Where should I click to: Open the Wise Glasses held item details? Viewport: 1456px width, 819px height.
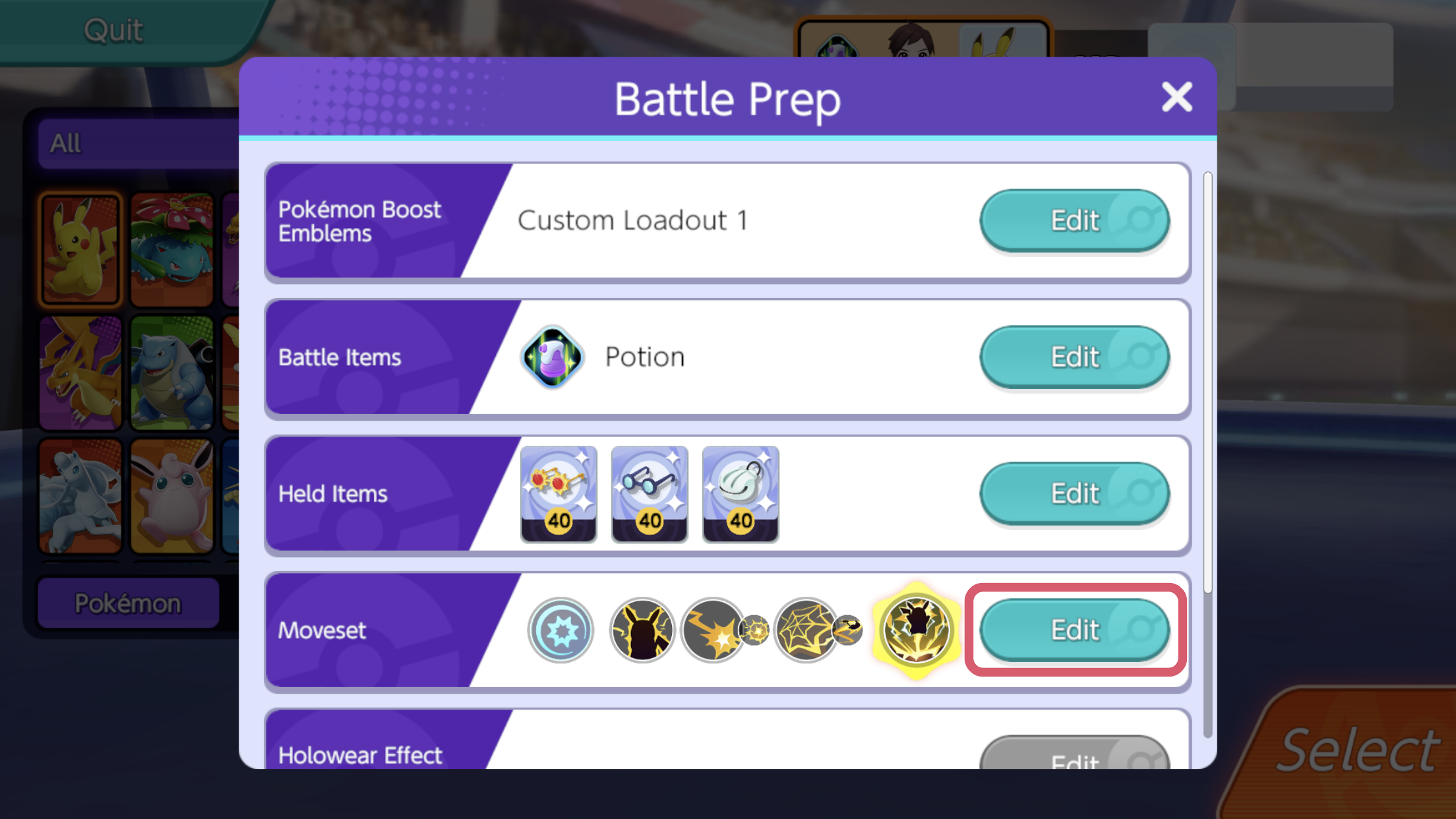coord(650,493)
